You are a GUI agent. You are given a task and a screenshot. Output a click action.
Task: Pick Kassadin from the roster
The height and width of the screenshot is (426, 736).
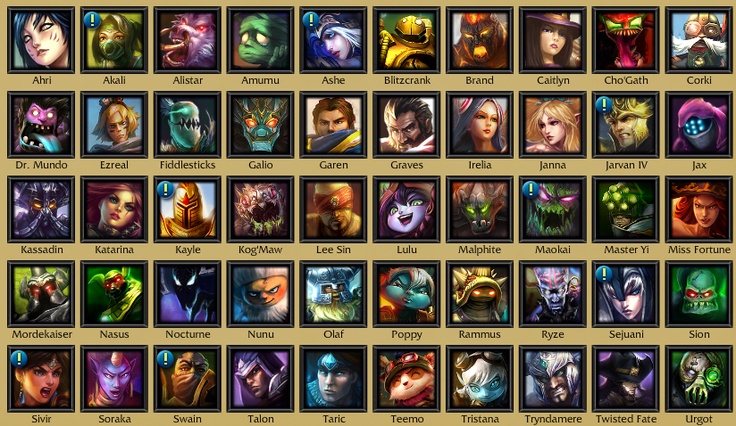tap(40, 209)
